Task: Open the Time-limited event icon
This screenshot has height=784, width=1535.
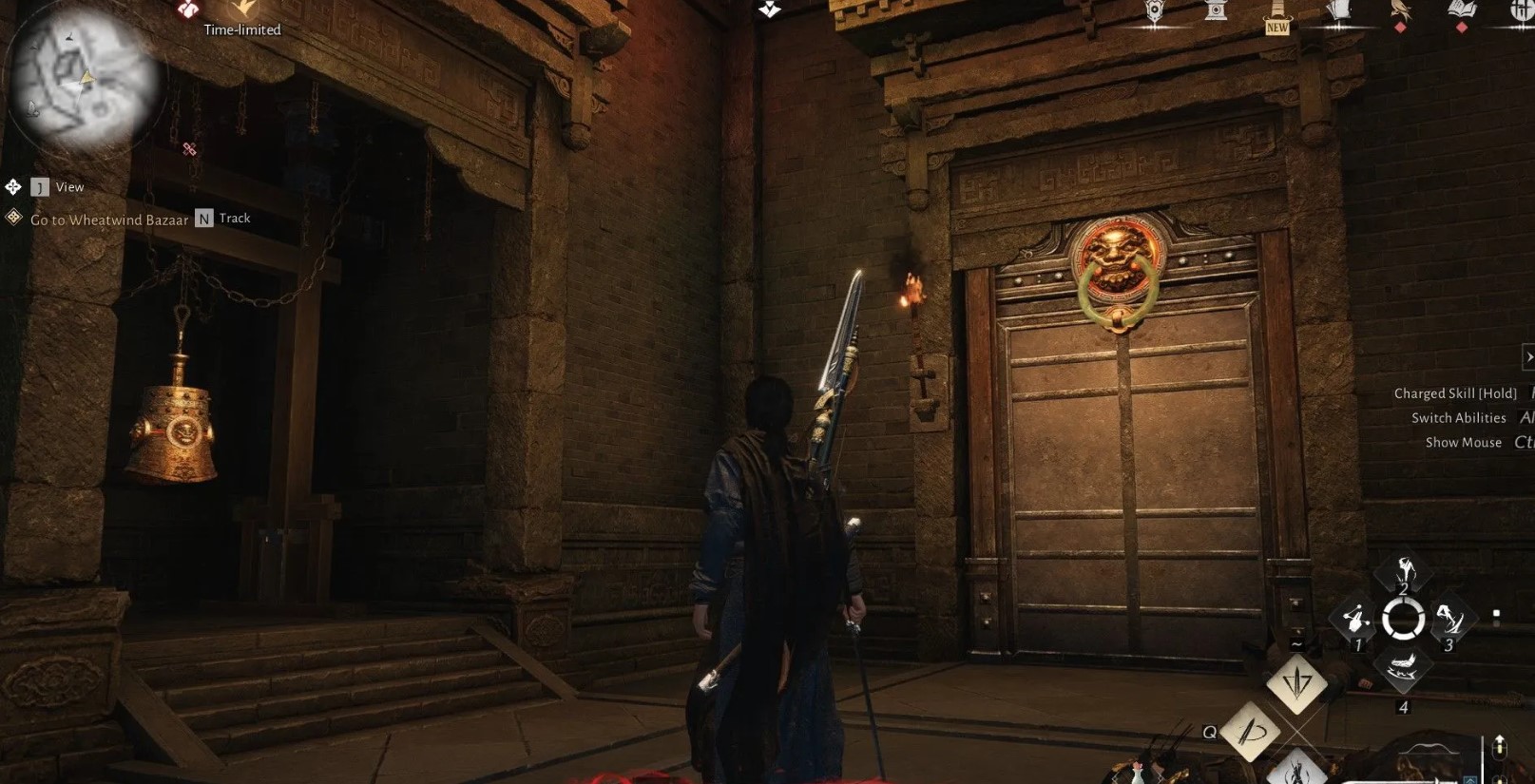Action: [x=243, y=10]
